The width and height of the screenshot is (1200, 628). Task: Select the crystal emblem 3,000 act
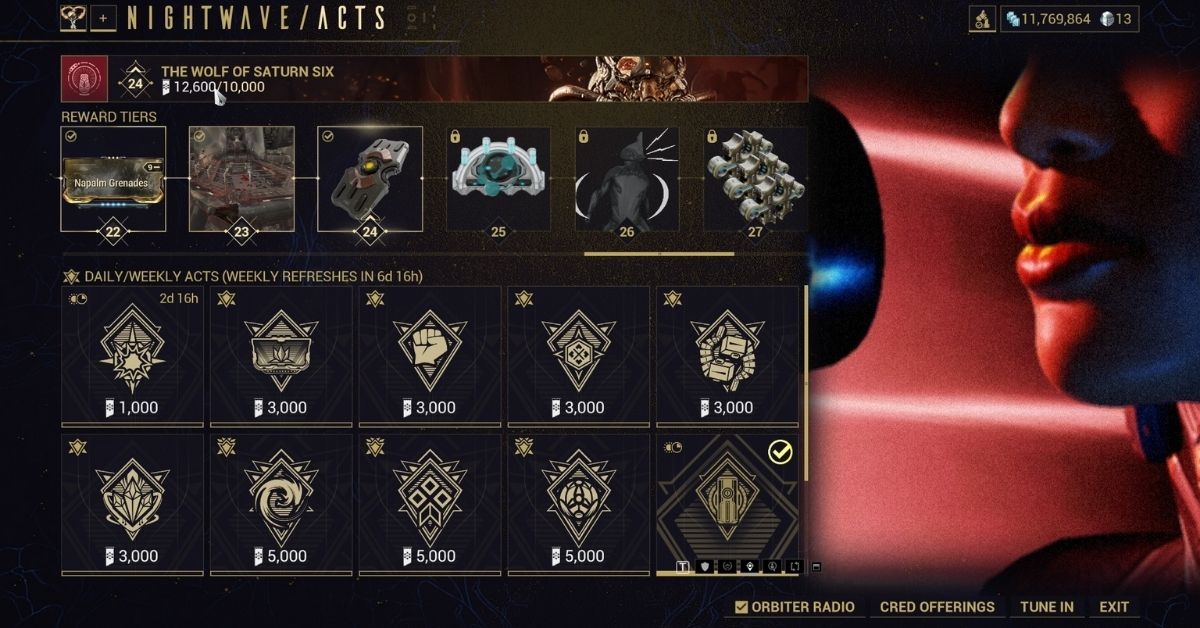(133, 503)
